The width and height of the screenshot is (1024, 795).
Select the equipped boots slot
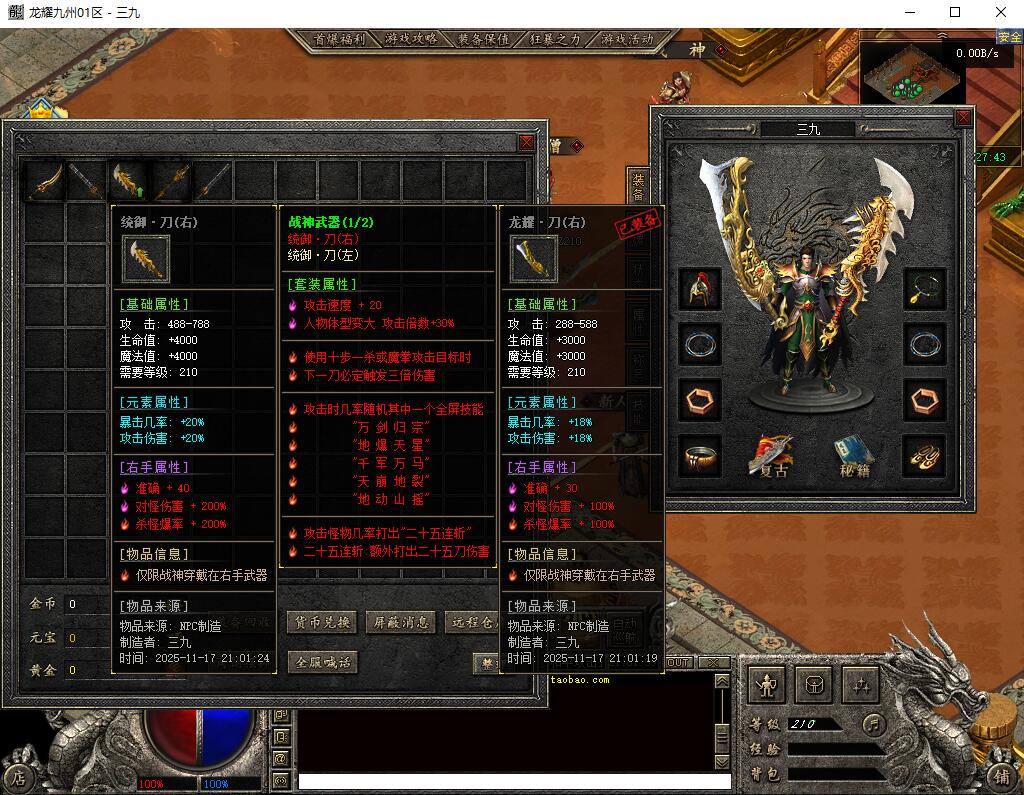(924, 456)
